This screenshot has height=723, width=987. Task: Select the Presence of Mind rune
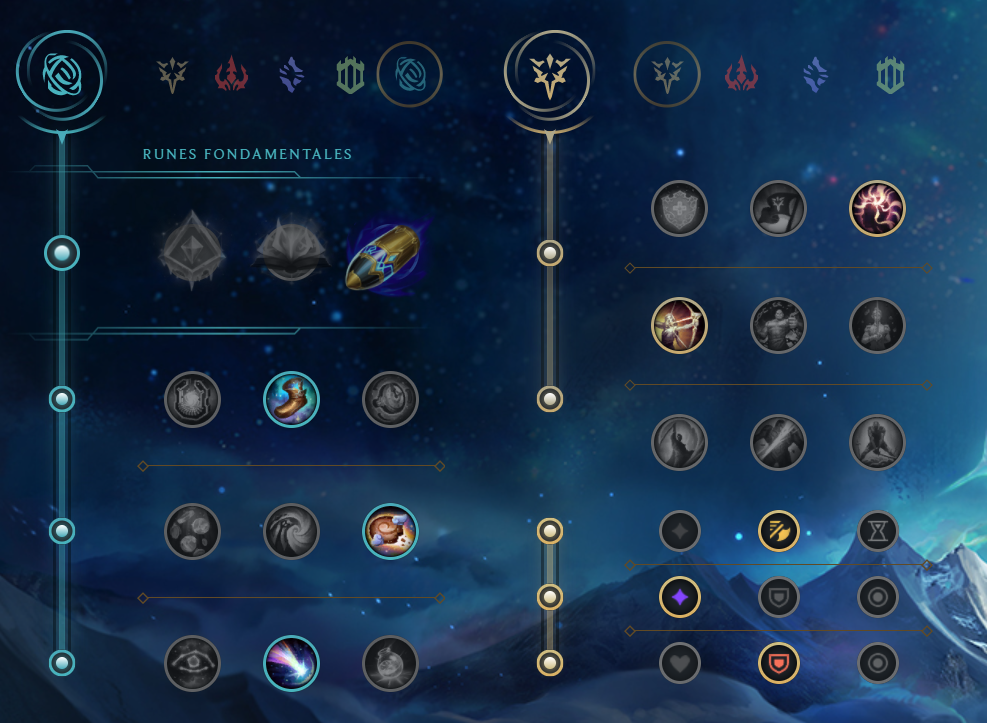point(877,209)
